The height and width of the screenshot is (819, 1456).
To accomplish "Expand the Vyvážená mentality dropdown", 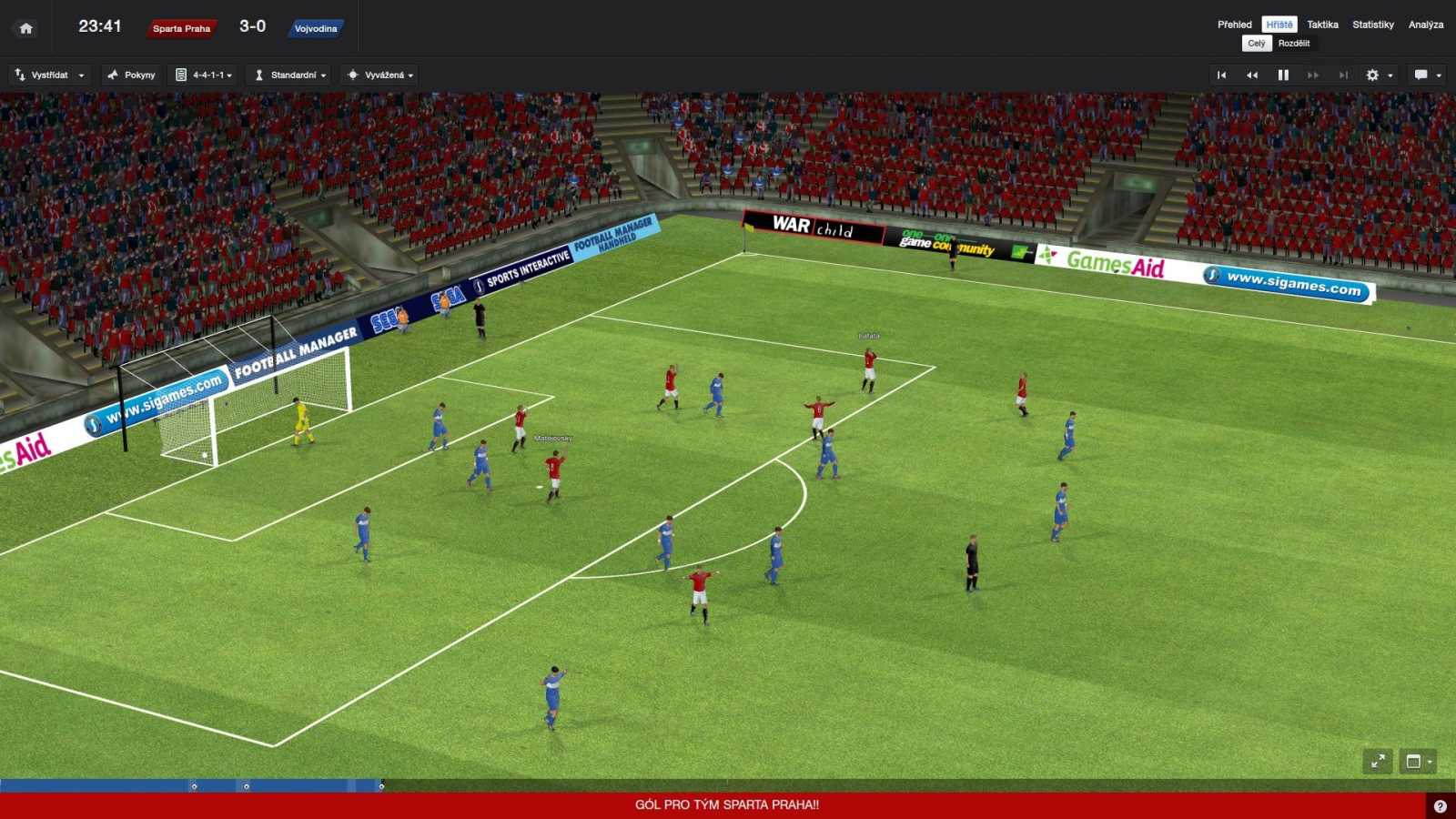I will [x=382, y=75].
